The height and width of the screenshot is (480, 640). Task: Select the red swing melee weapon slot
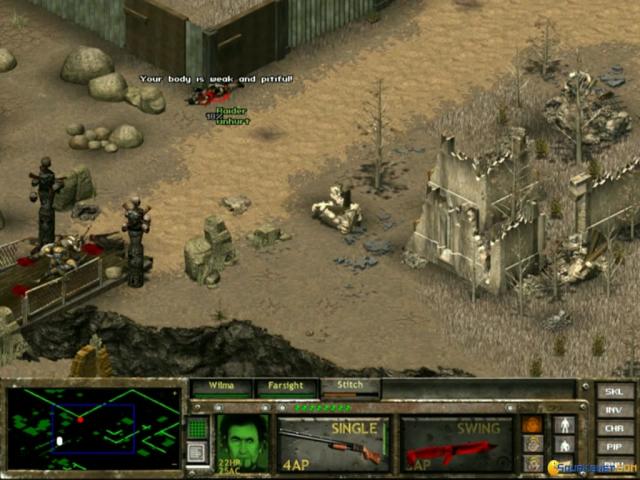coord(456,443)
